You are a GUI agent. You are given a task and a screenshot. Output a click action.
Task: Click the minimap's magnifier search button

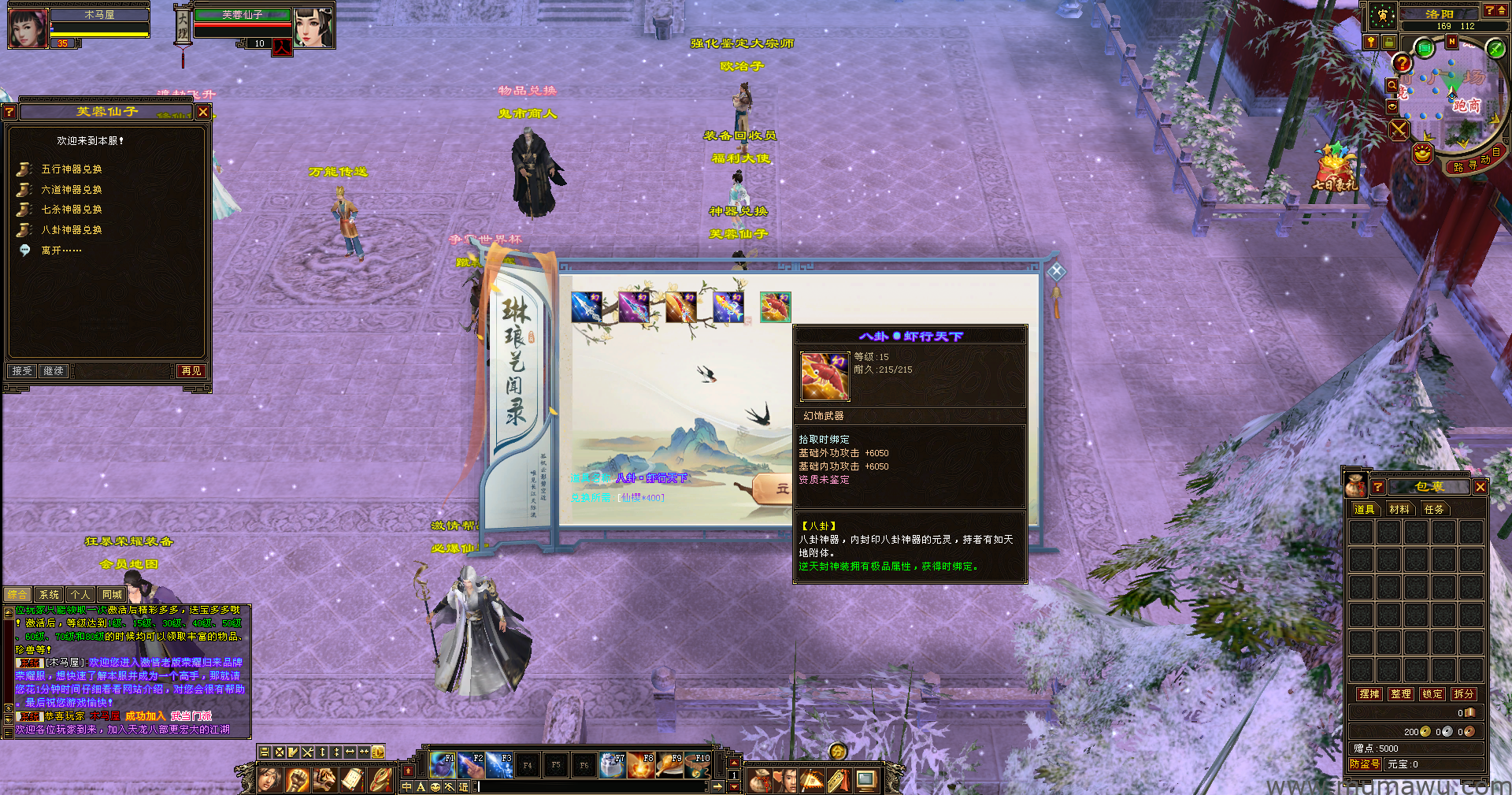1392,85
